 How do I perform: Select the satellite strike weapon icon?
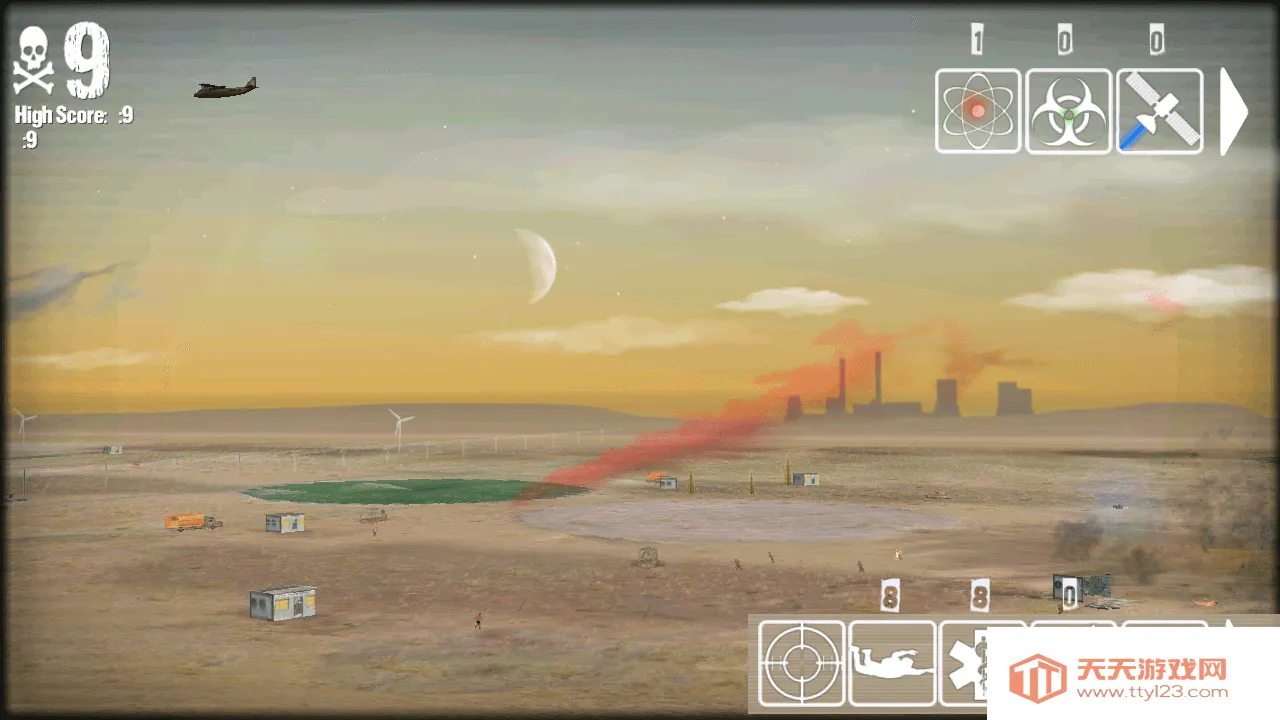click(x=1158, y=111)
